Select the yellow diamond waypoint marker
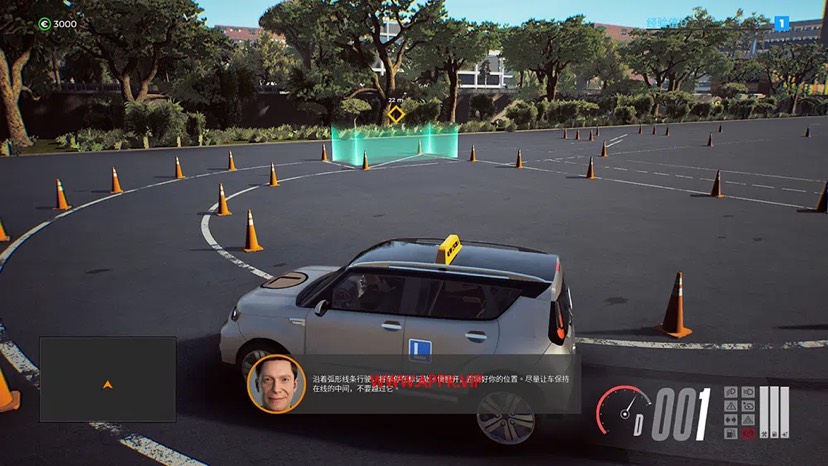The image size is (828, 466). [396, 114]
